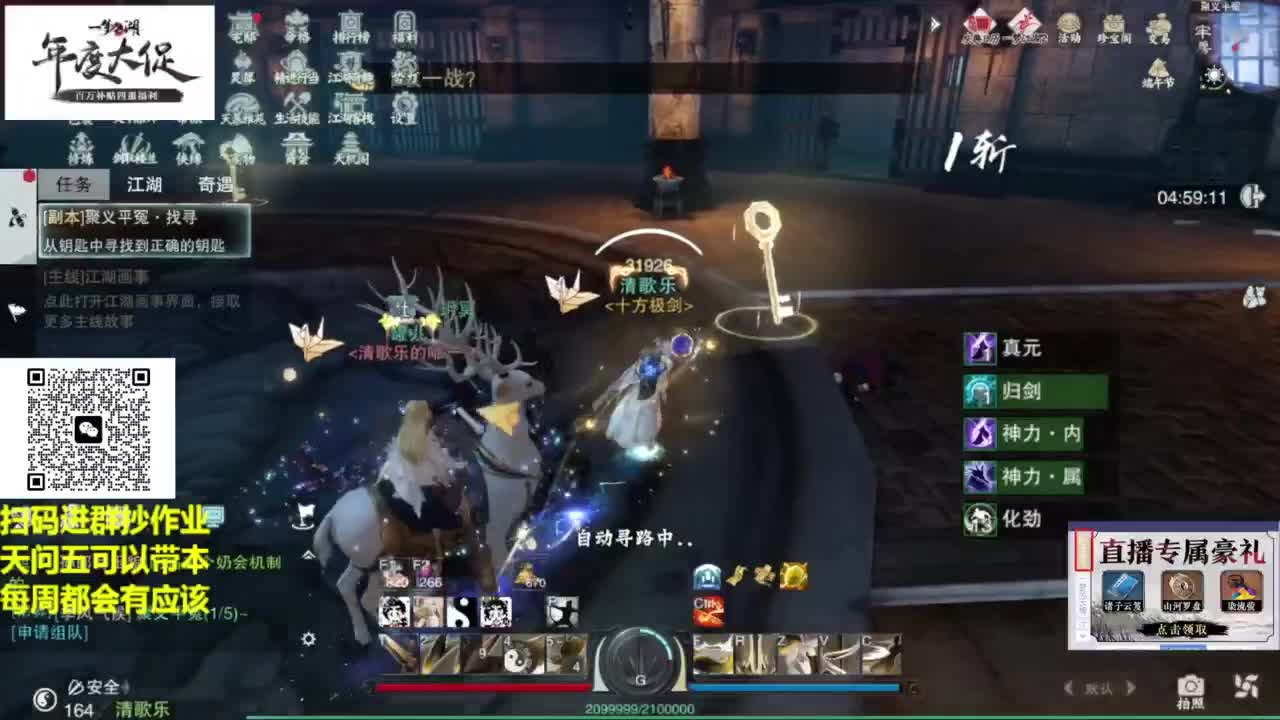Click the right arrow beside the 默认 selector
Image resolution: width=1280 pixels, height=720 pixels.
pyautogui.click(x=1130, y=686)
